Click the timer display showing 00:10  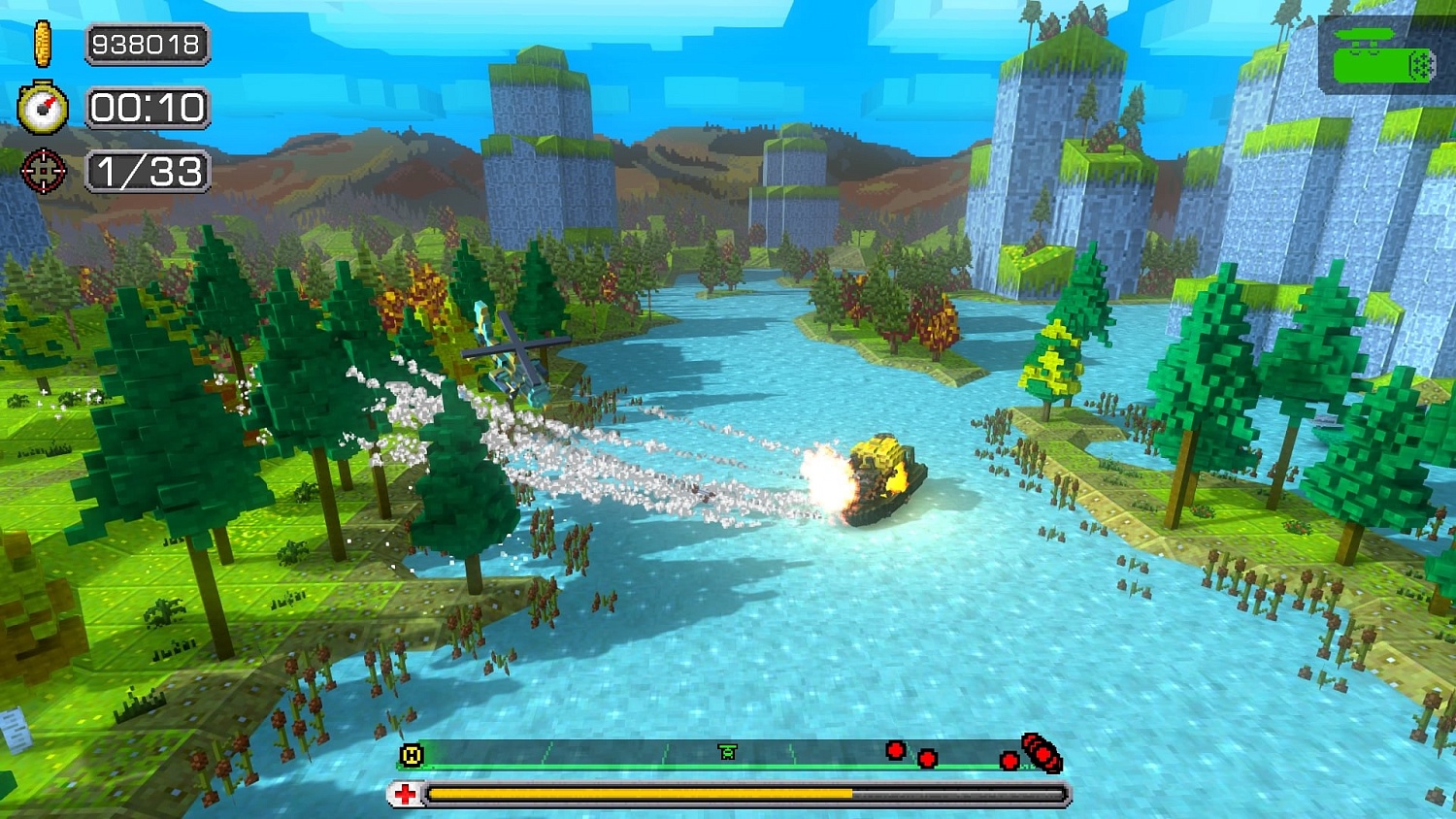coord(147,109)
